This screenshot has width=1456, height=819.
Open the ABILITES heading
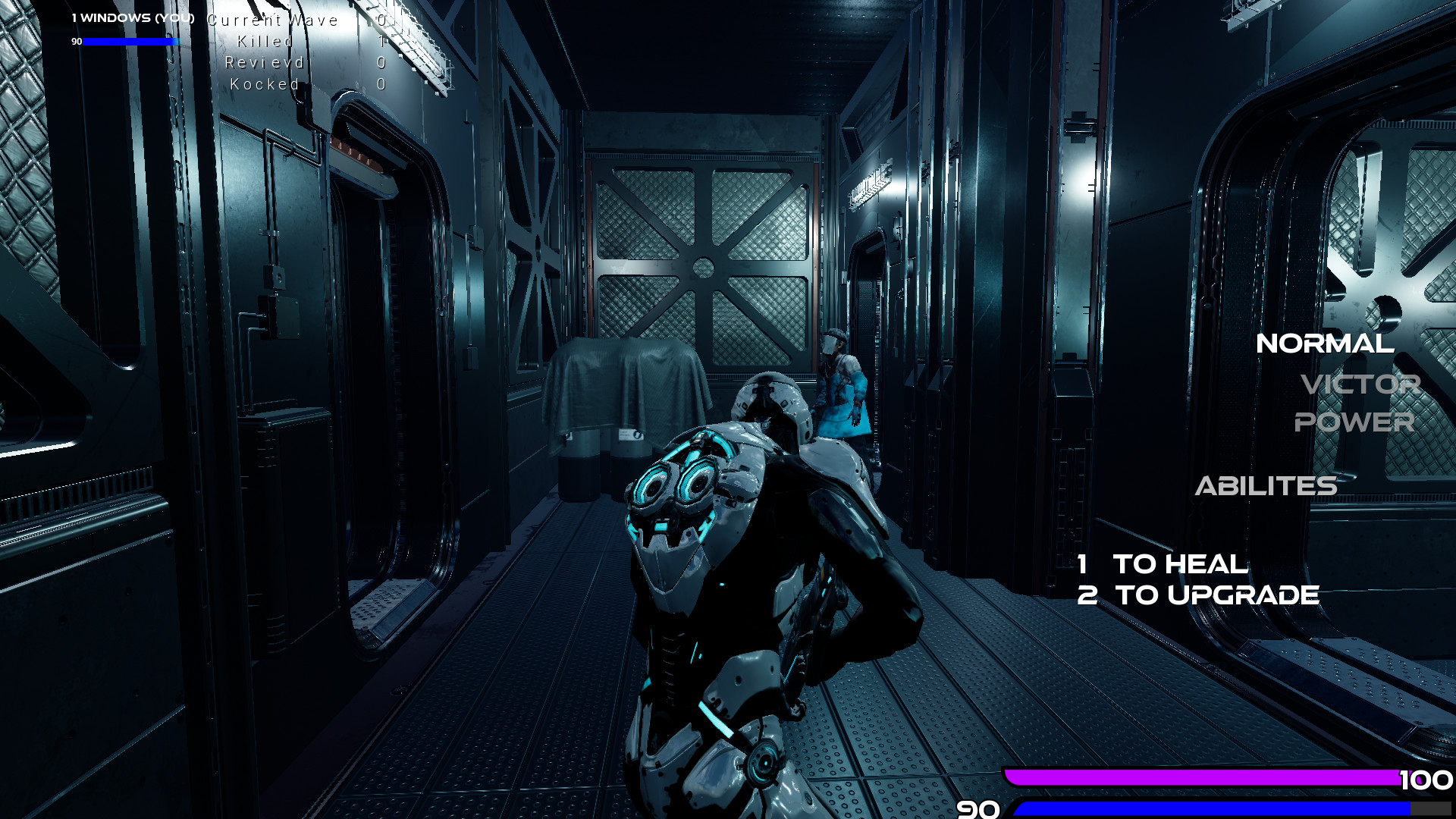coord(1266,486)
